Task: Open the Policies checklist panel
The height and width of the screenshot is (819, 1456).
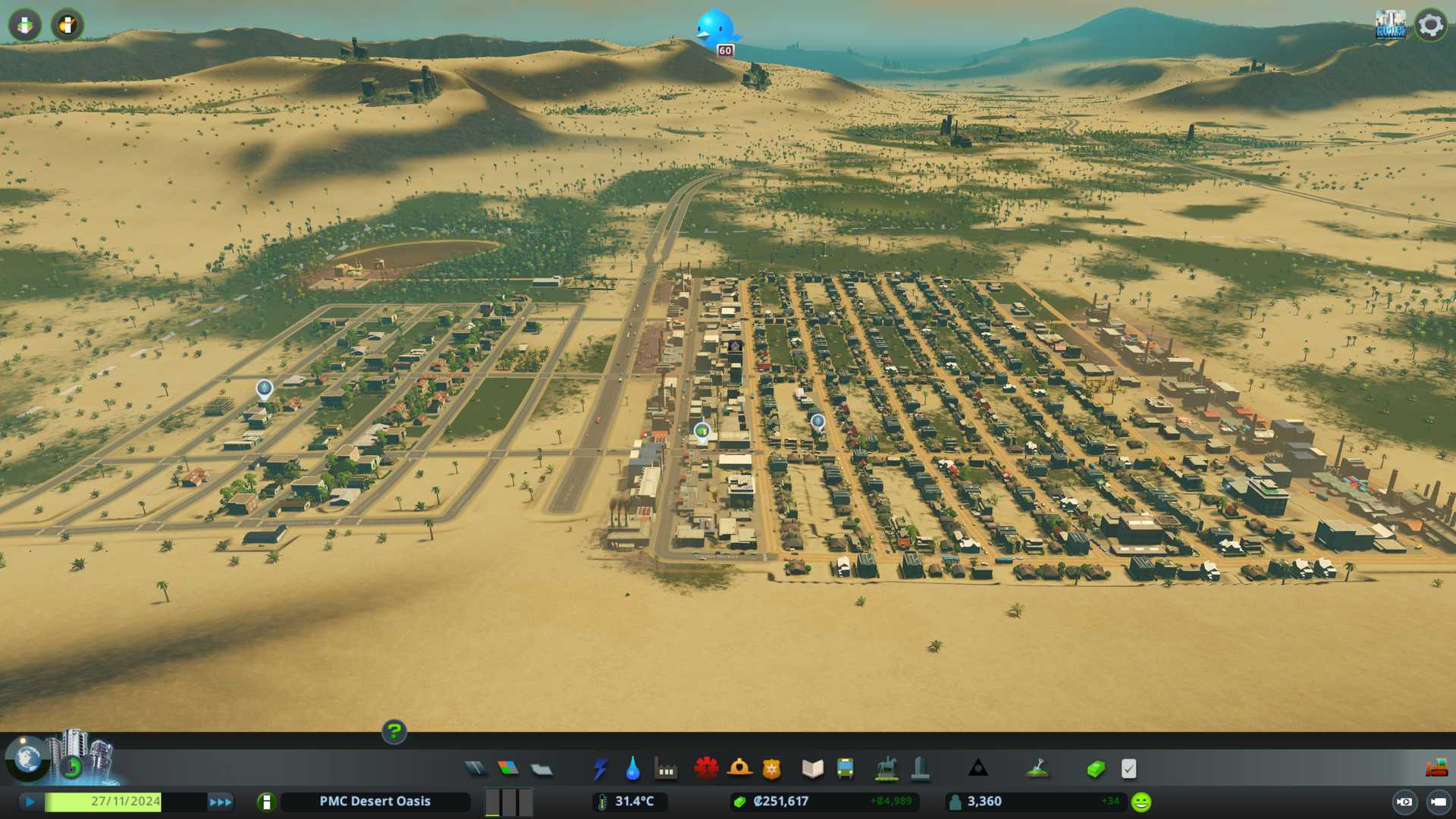Action: click(x=1128, y=769)
